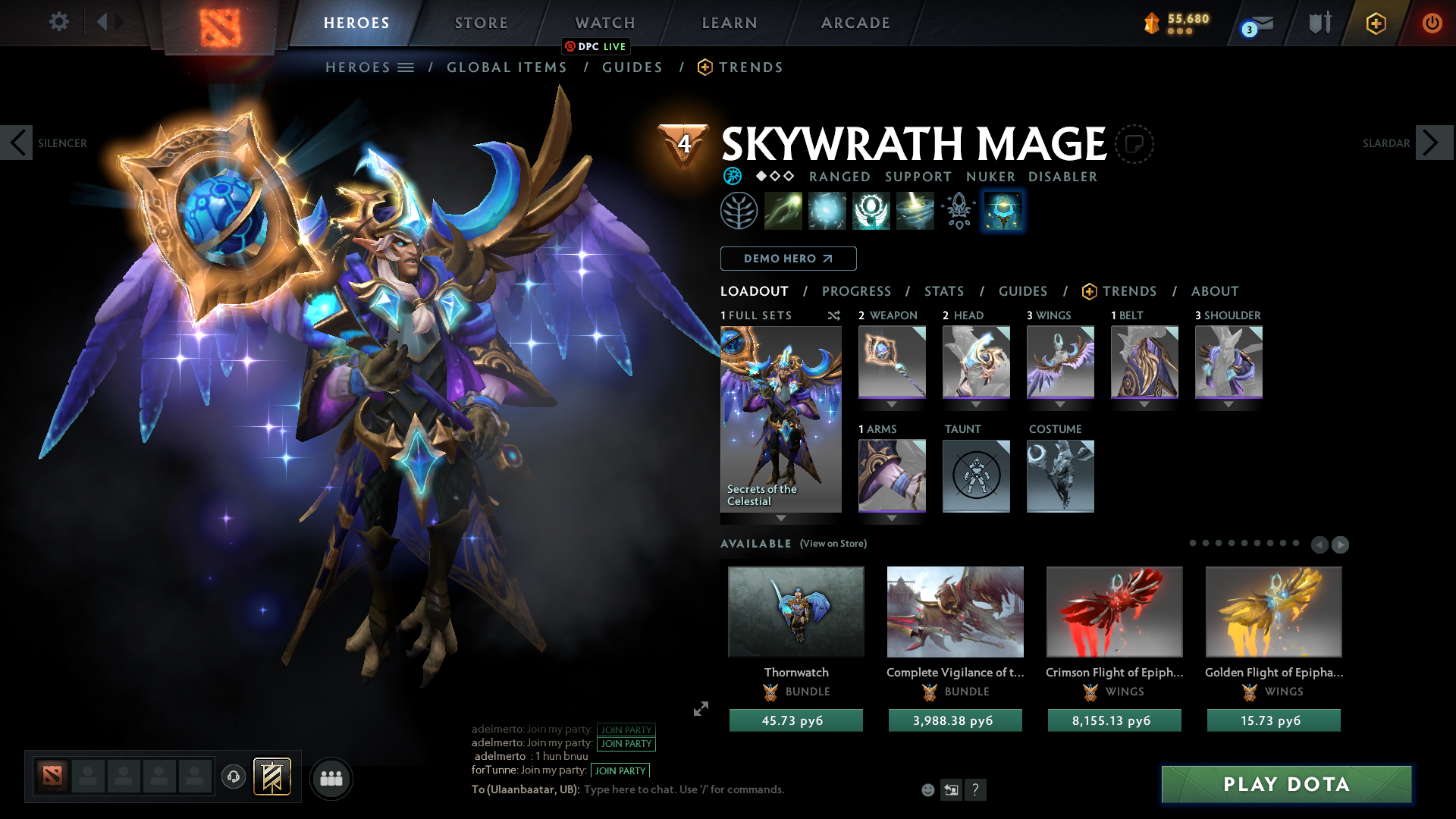
Task: Click the chat input field
Action: pos(682,789)
